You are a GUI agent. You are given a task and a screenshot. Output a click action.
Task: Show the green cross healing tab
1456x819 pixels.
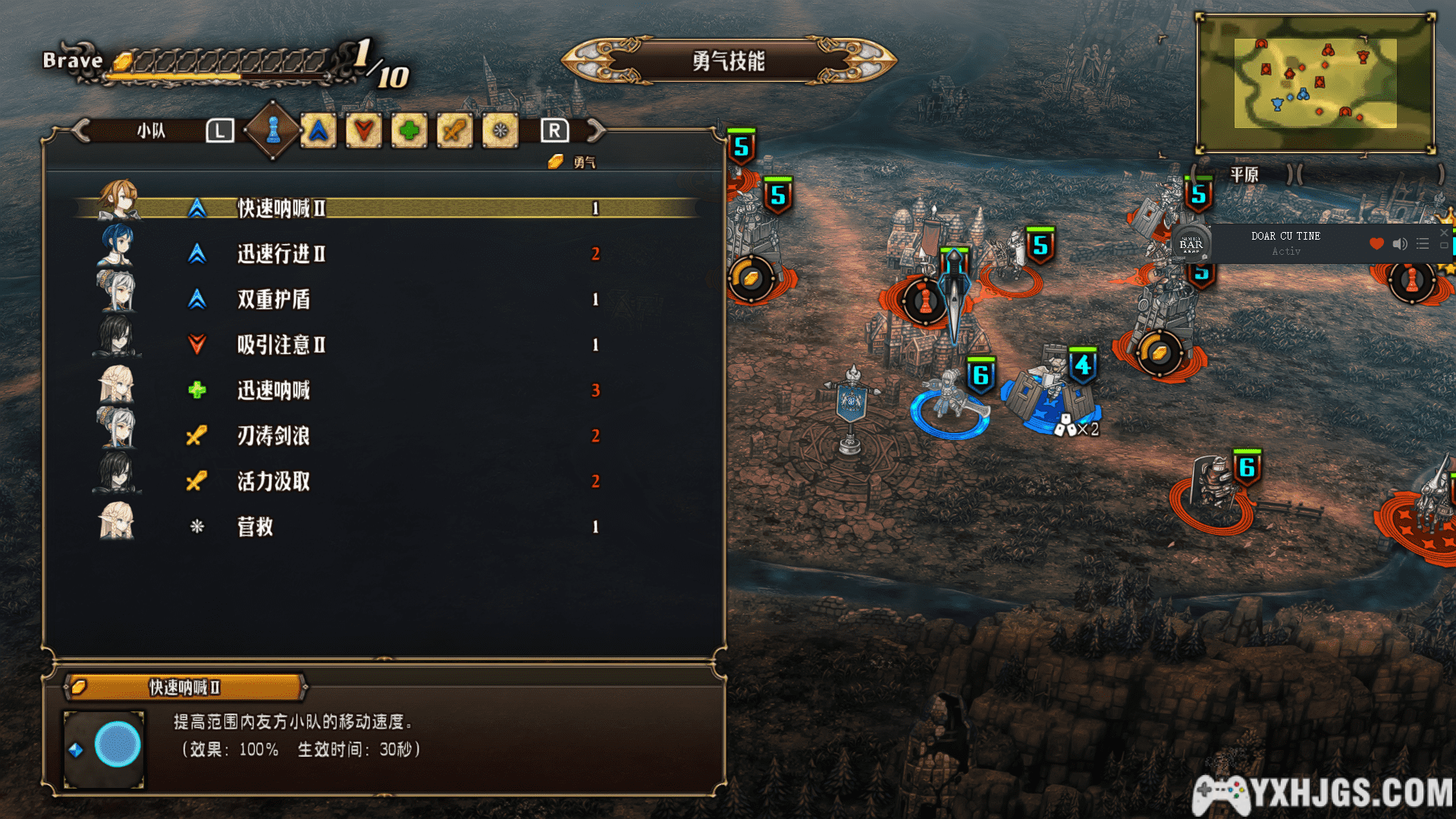(409, 131)
